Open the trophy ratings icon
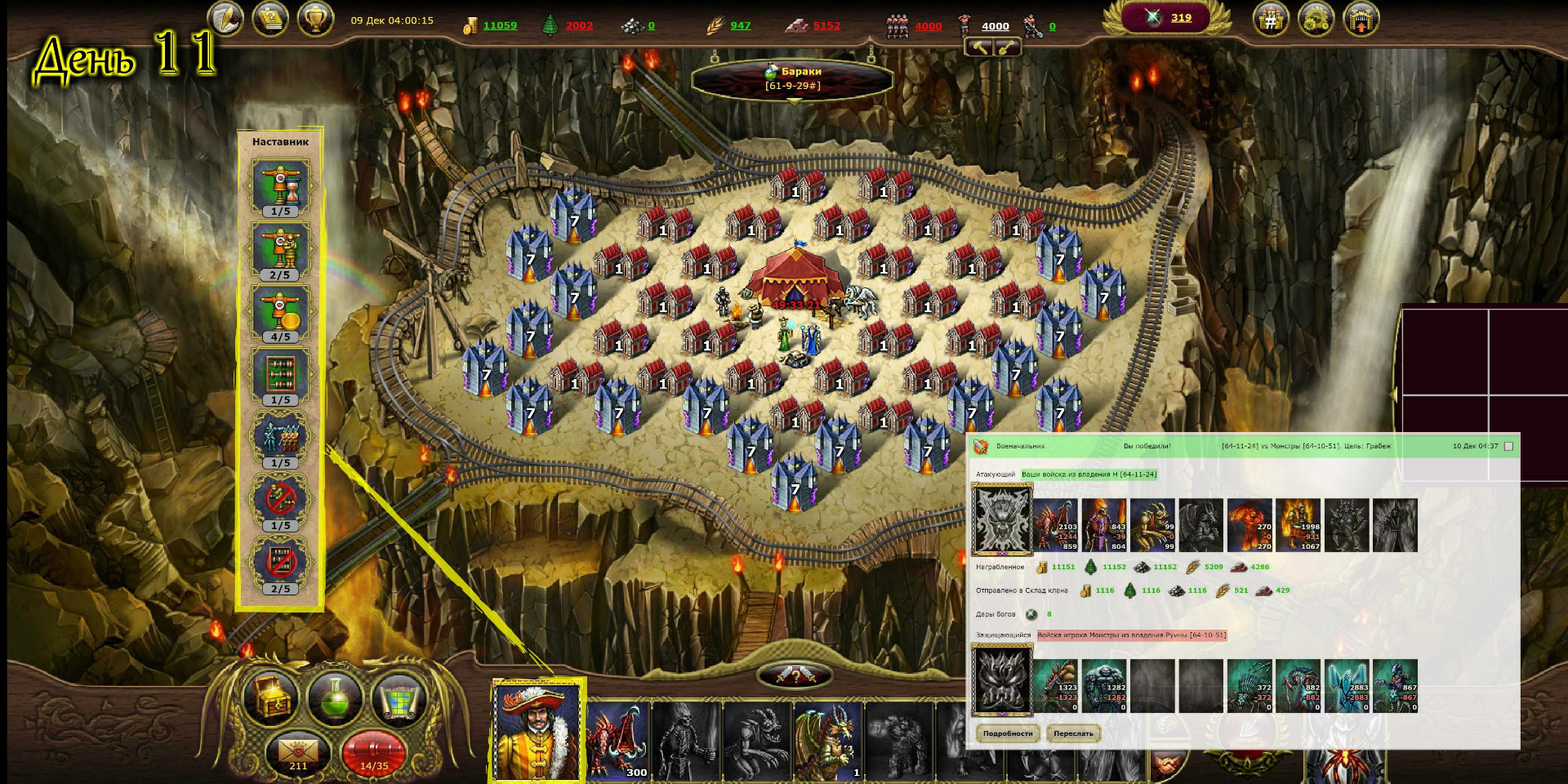The width and height of the screenshot is (1568, 784). pos(317,17)
